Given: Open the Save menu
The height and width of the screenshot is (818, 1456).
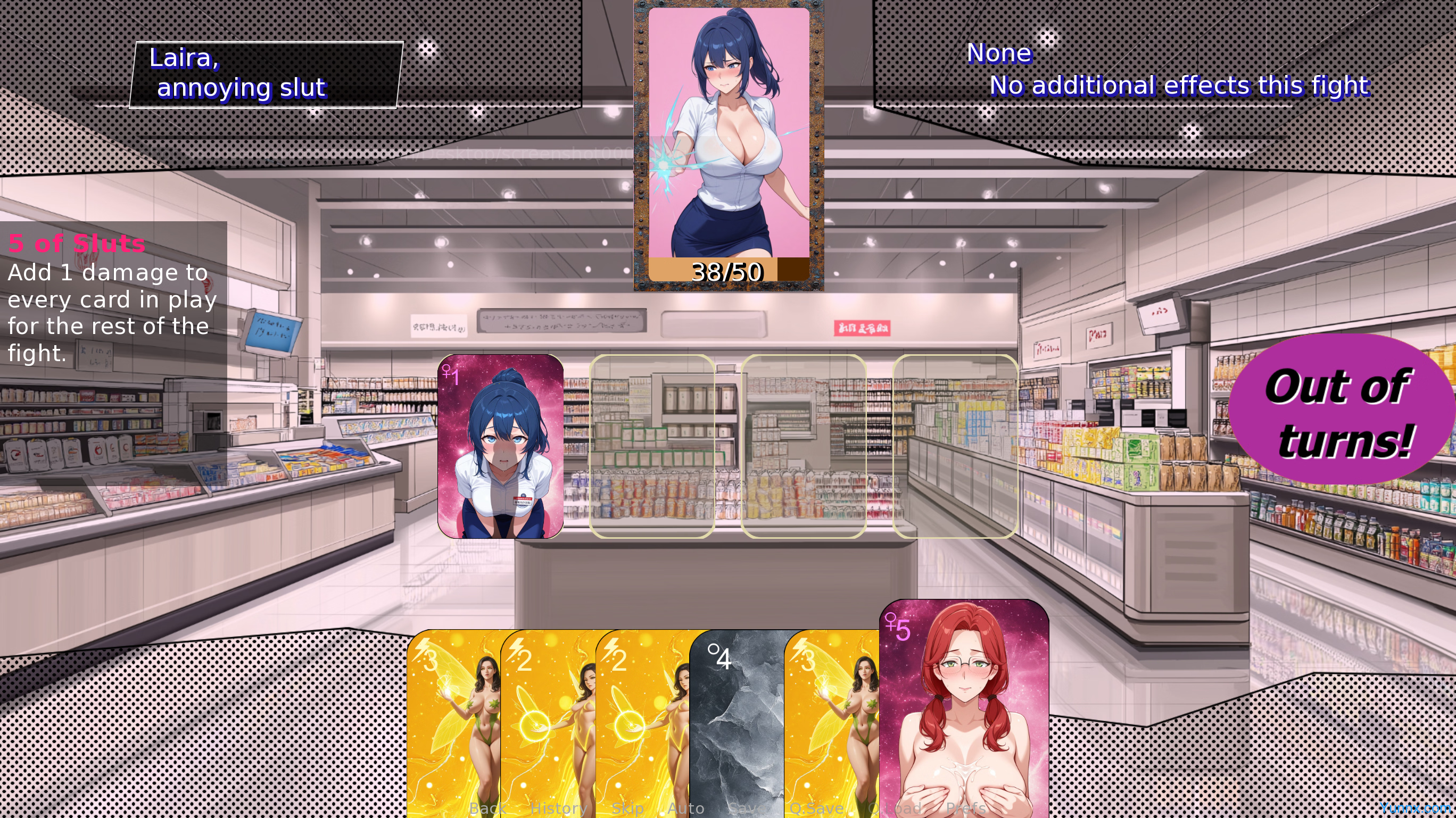Looking at the screenshot, I should (x=747, y=808).
